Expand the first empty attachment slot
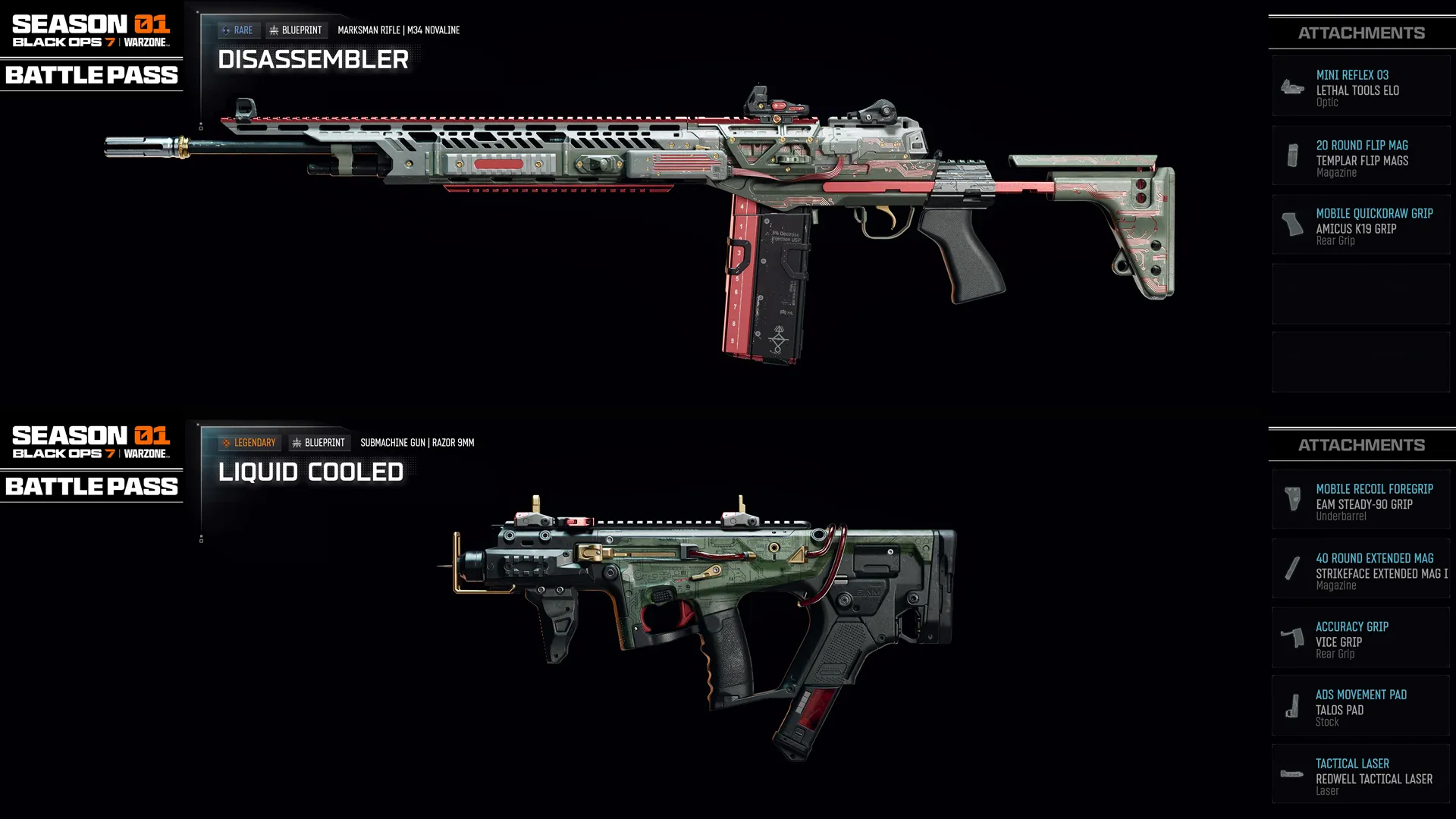Viewport: 1456px width, 819px height. click(x=1361, y=294)
